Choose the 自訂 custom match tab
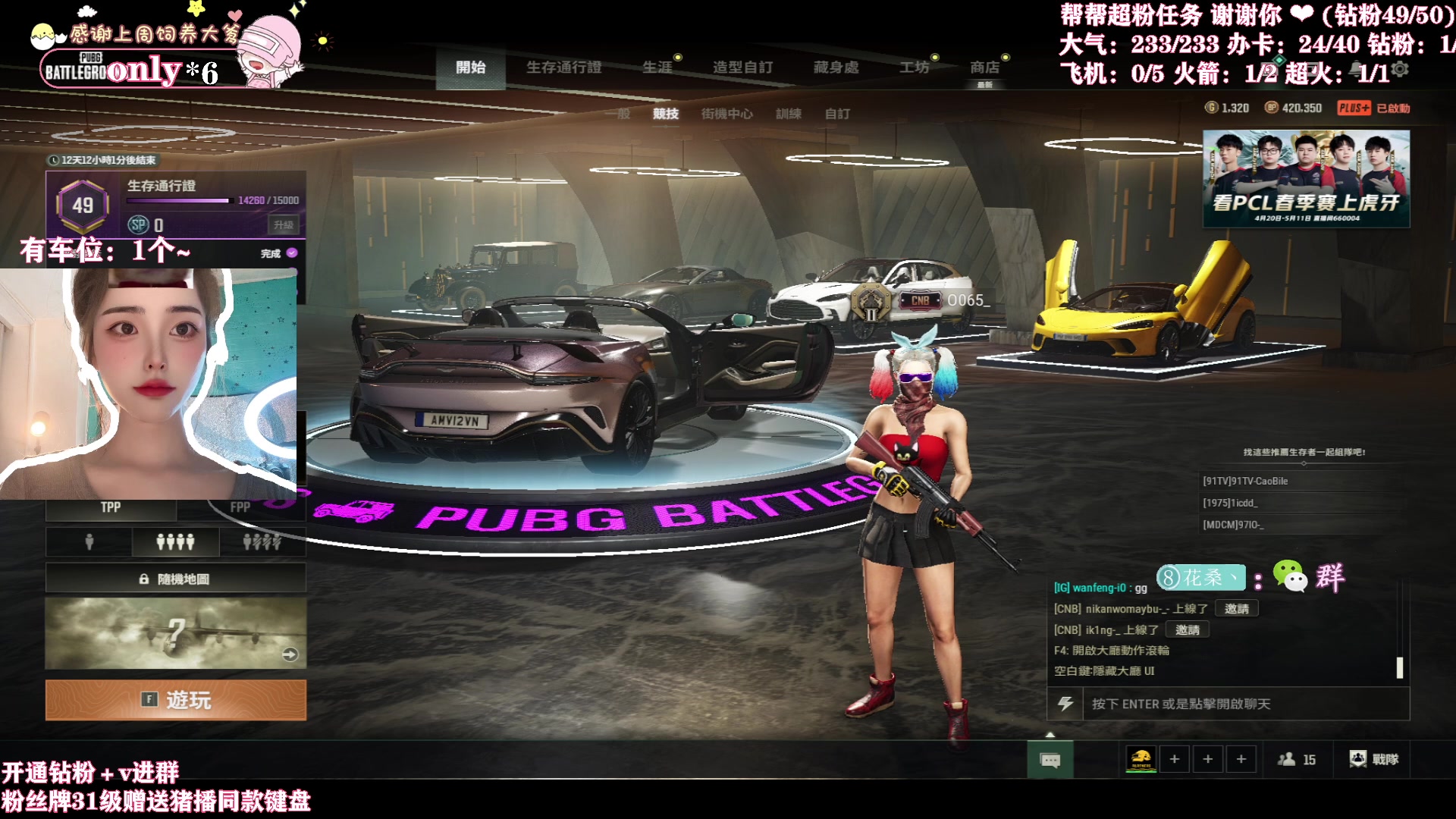 837,114
